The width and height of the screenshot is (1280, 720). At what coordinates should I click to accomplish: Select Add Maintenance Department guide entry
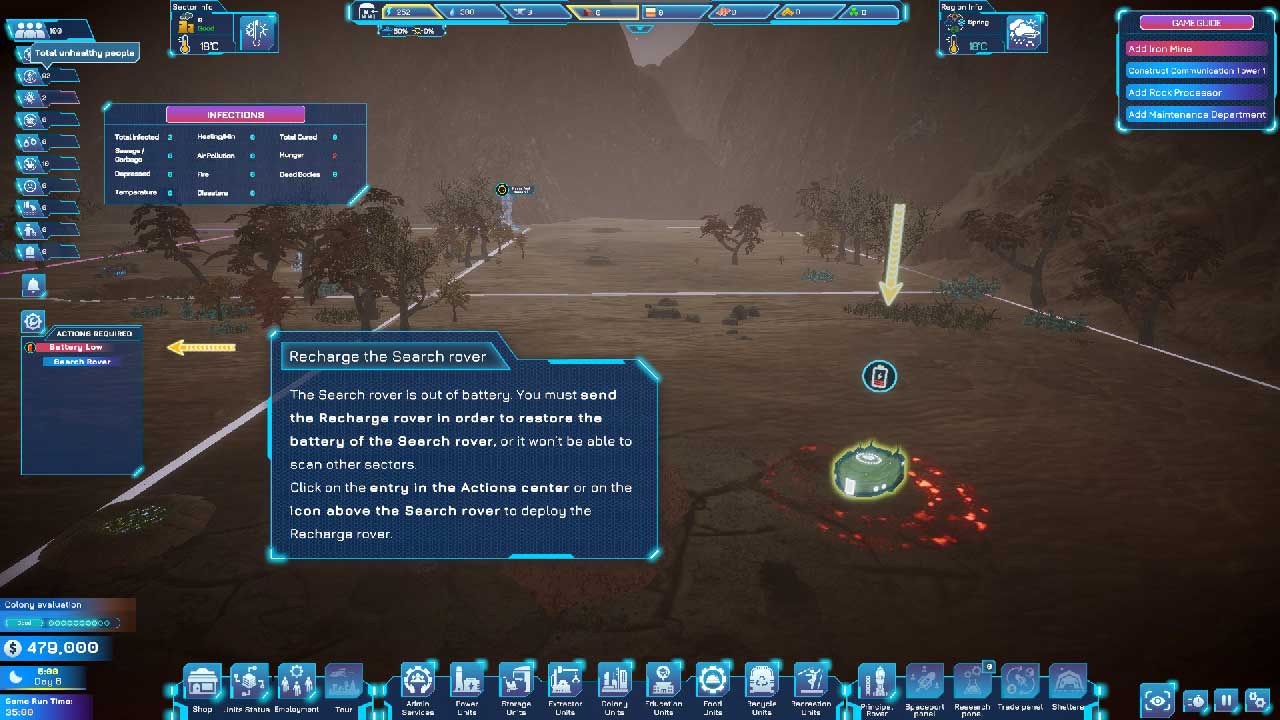[x=1196, y=115]
